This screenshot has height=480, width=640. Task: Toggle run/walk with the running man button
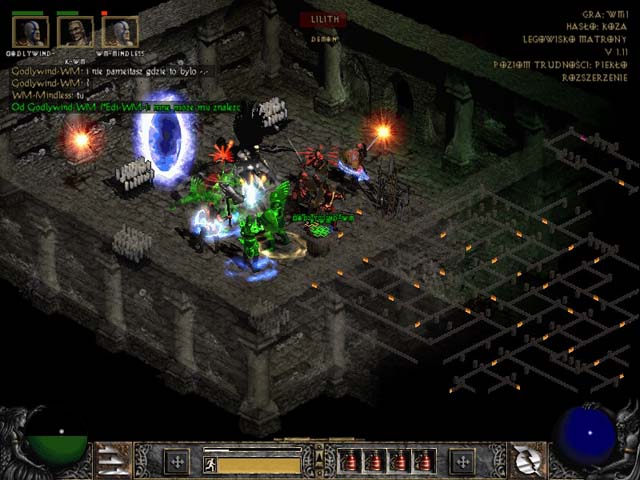pos(210,464)
